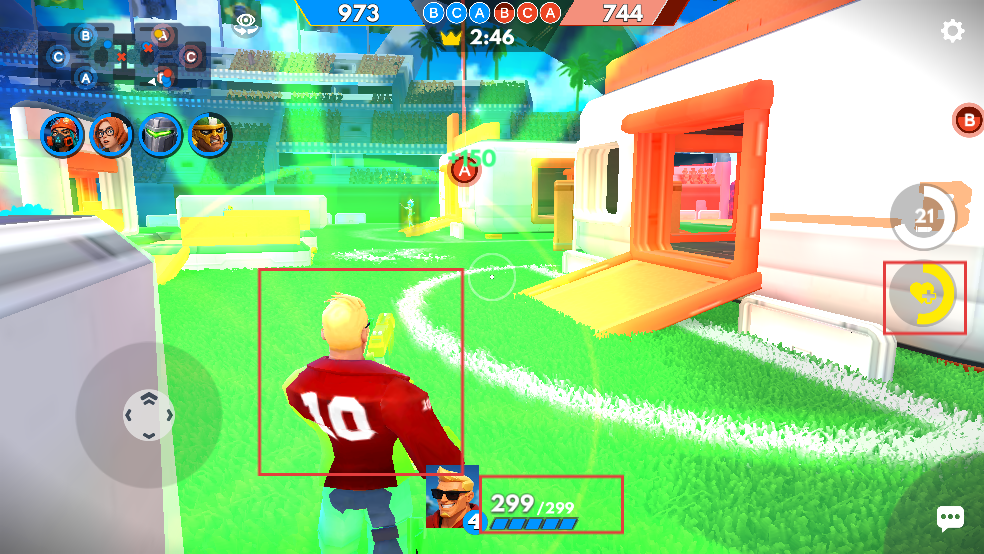Click the minimap with control points
984x554 pixels.
tap(125, 56)
